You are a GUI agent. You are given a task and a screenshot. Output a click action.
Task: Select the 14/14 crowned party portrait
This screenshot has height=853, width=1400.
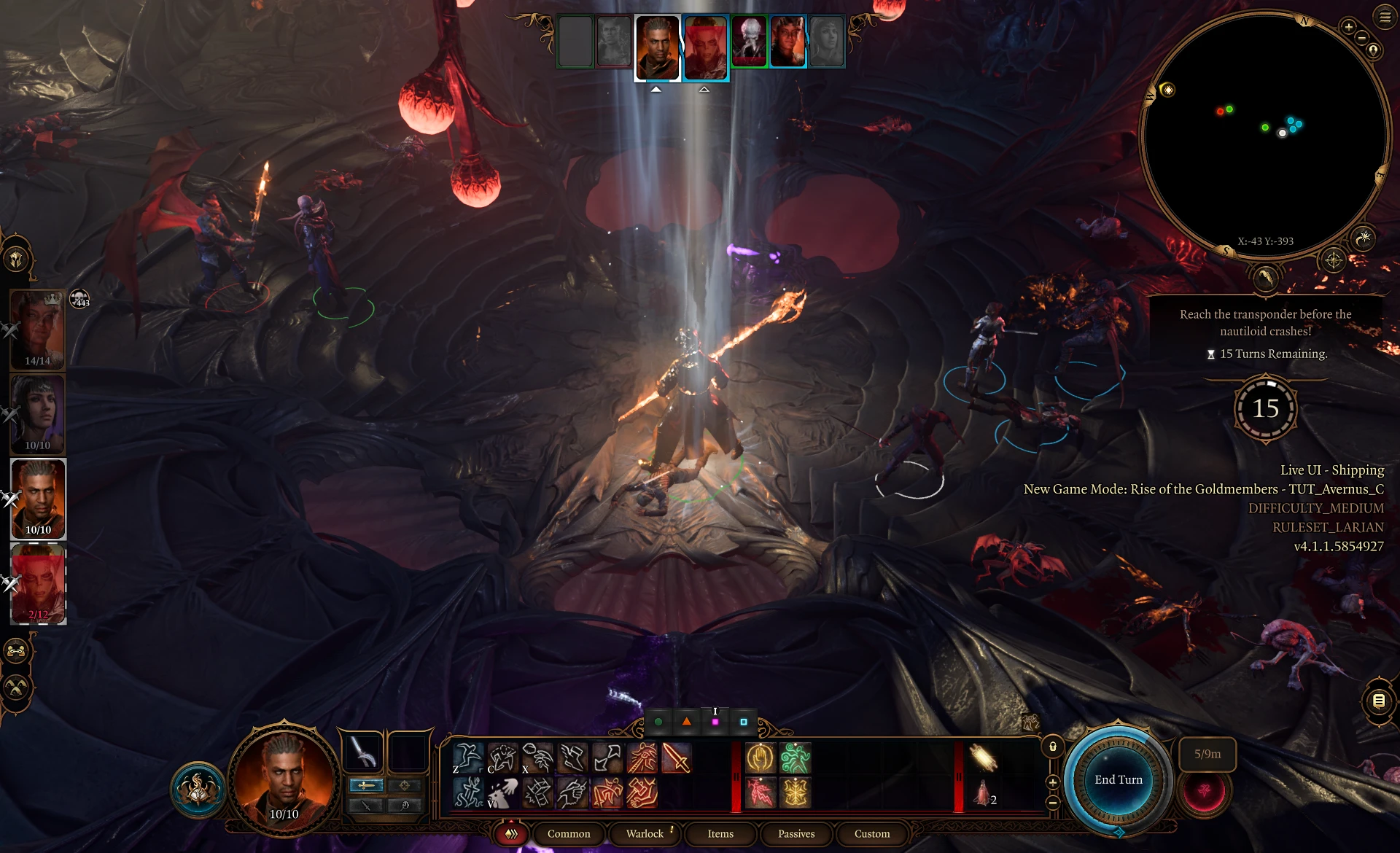point(38,330)
